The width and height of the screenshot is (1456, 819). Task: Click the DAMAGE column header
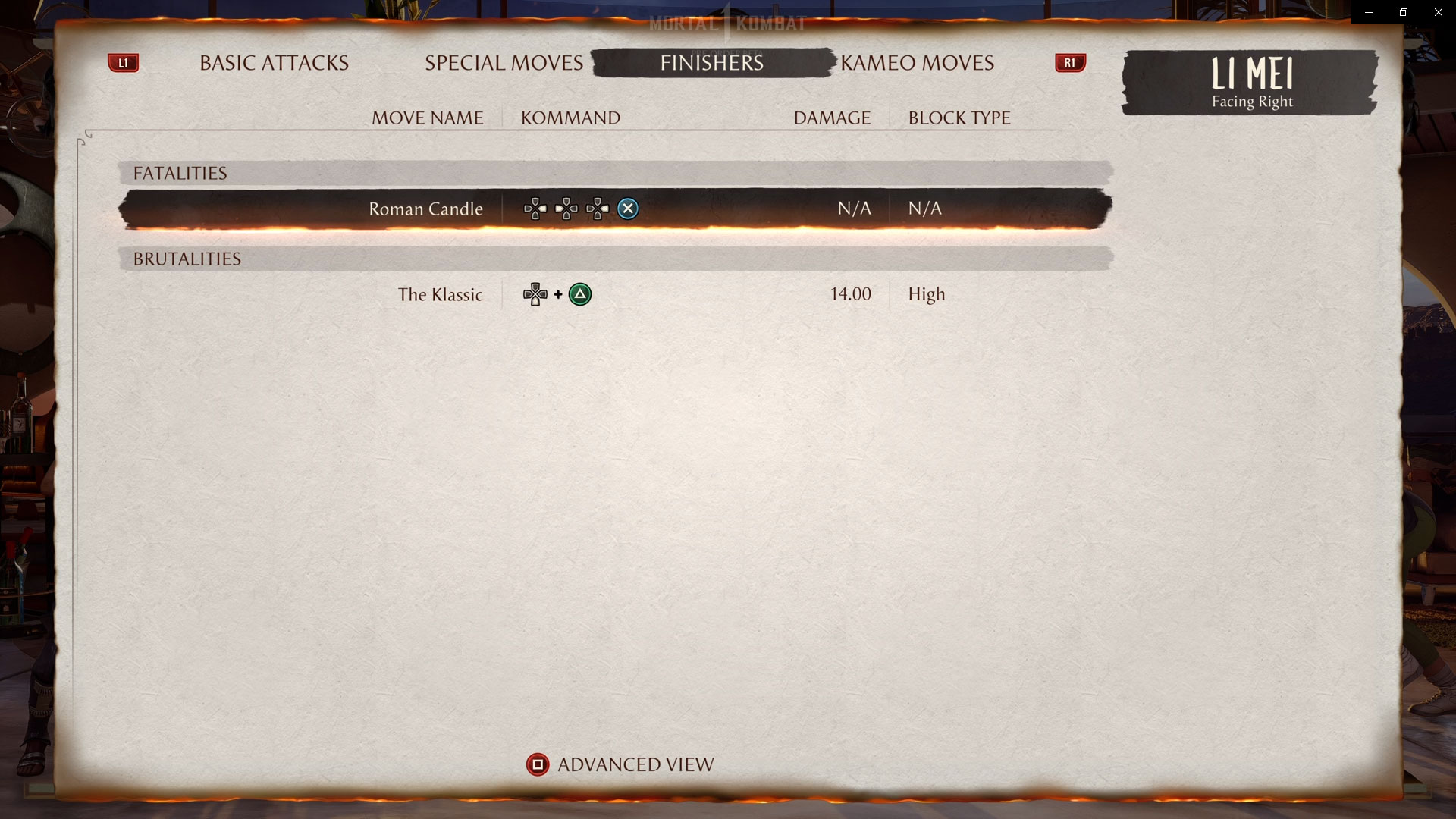(832, 118)
